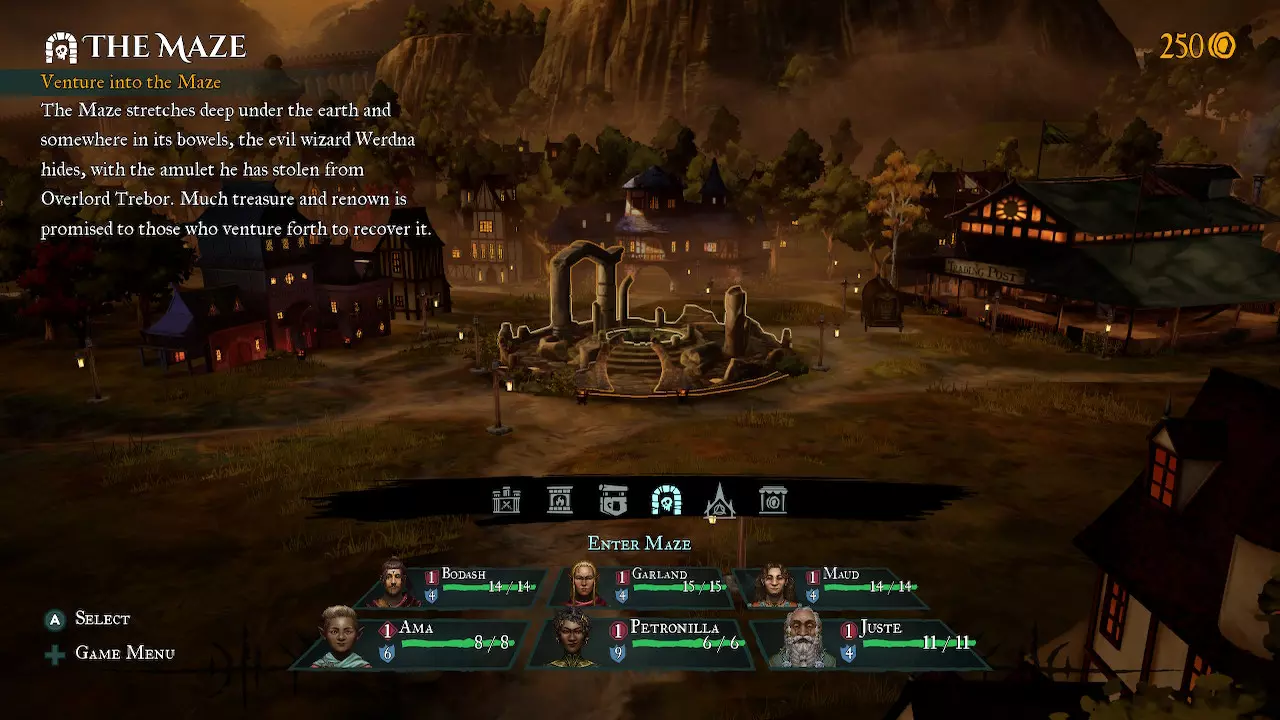The image size is (1280, 720).
Task: Go to the temple spire icon
Action: tap(720, 500)
